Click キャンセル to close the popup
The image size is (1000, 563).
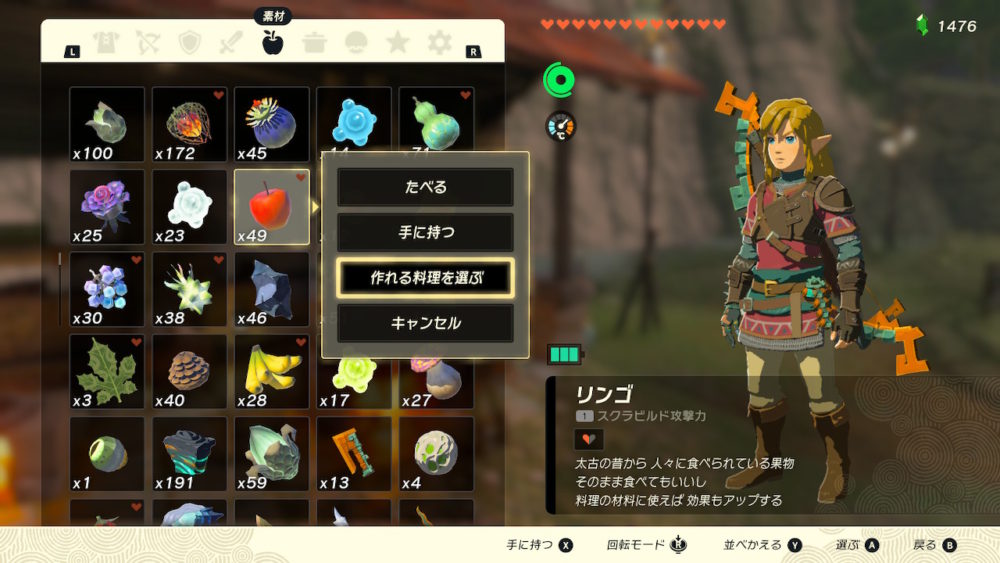(x=425, y=323)
